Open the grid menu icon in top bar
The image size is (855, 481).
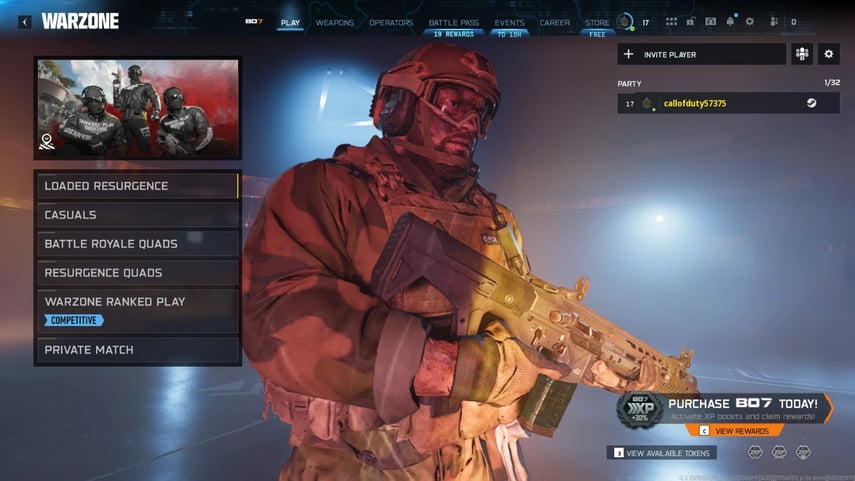coord(671,21)
